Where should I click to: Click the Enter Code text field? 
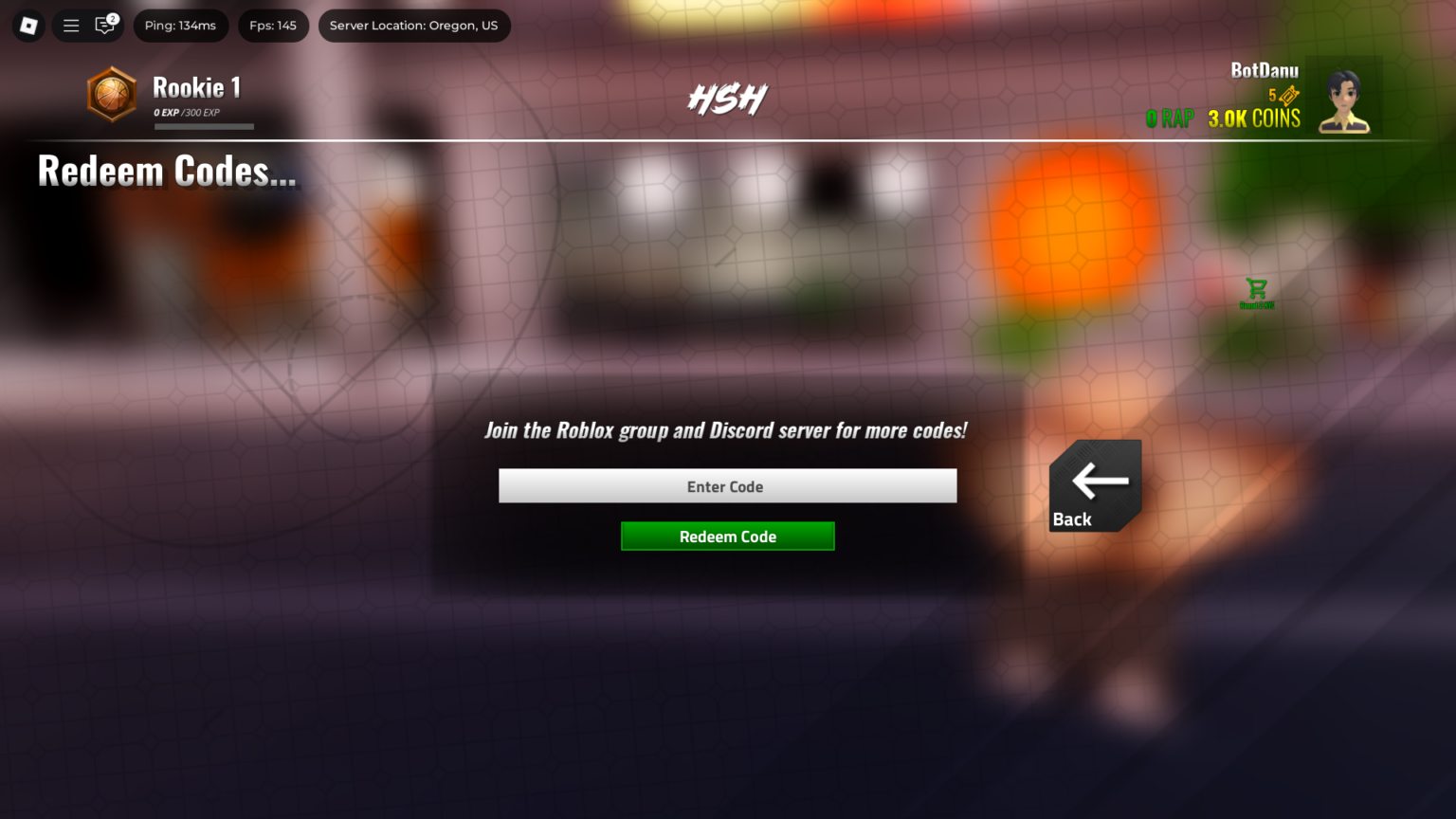727,485
